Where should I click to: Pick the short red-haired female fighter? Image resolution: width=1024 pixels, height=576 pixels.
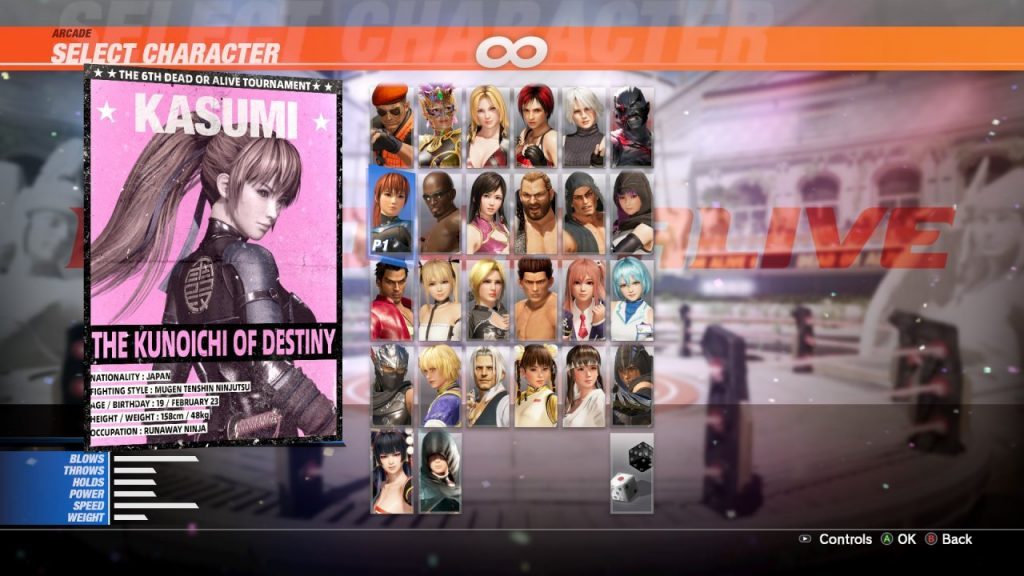click(x=535, y=126)
